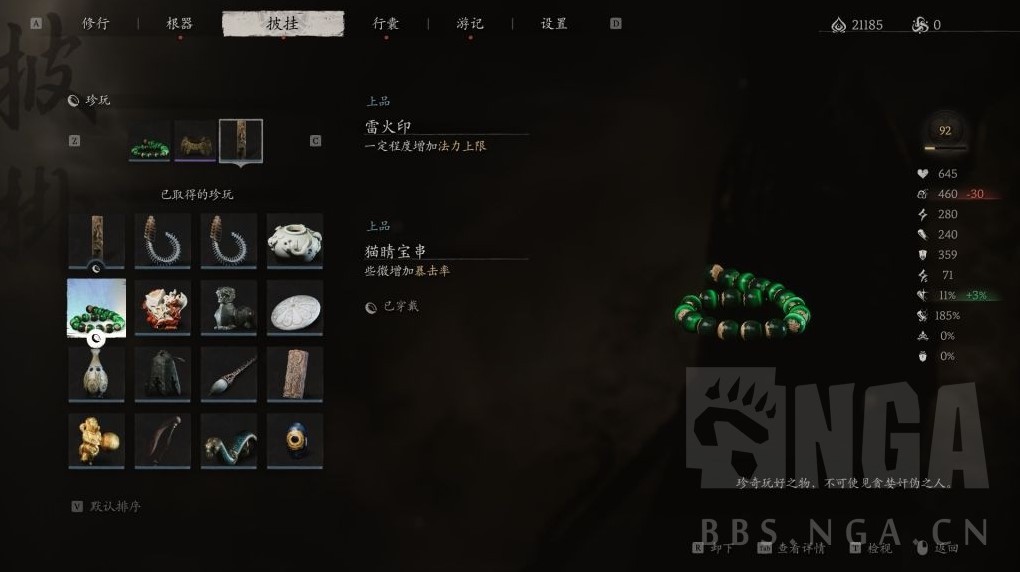Screen dimensions: 1020x572
Task: Switch to the 修行 tab
Action: click(x=96, y=23)
